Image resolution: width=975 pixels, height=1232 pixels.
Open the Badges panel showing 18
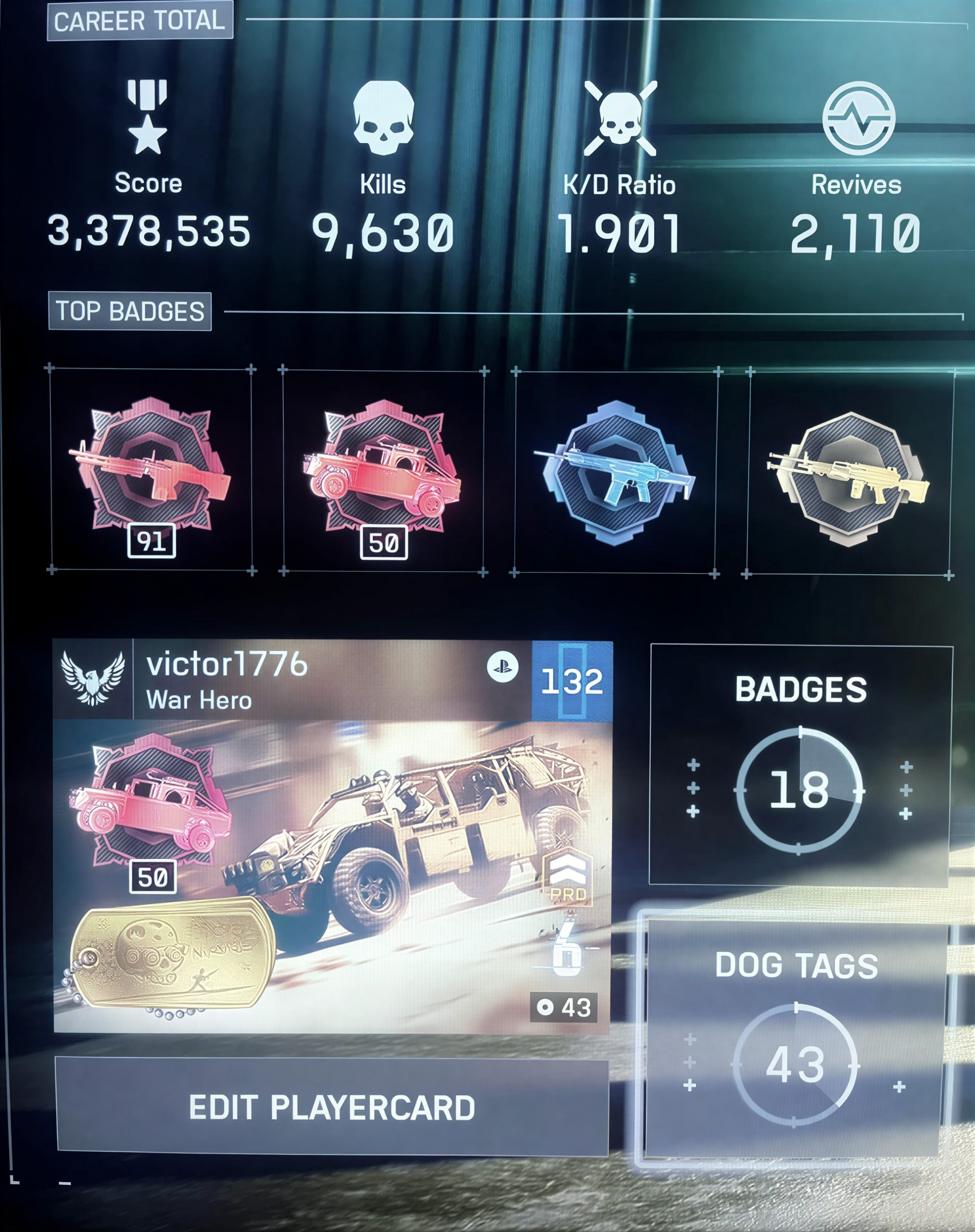(x=800, y=765)
